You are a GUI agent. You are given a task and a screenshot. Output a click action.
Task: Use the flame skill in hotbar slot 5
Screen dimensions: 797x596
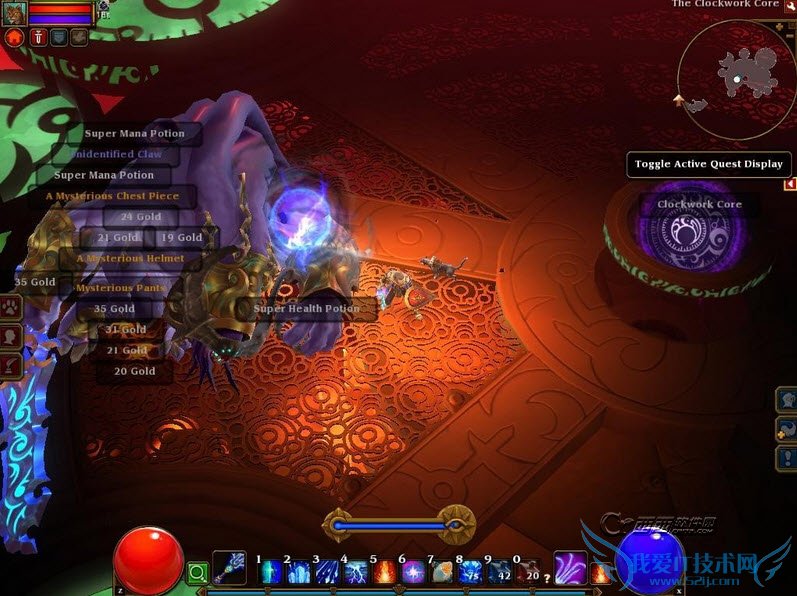385,573
